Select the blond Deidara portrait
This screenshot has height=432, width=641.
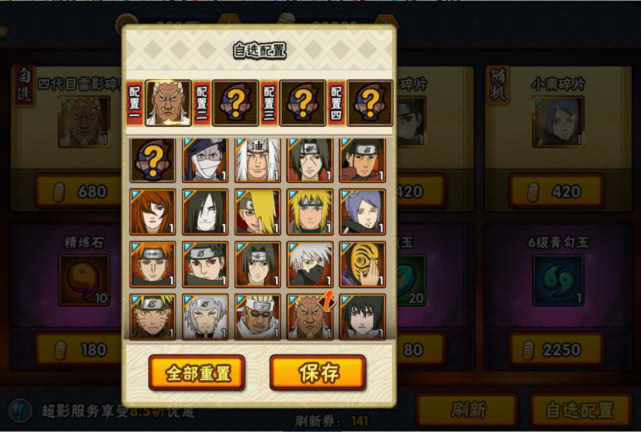click(x=257, y=211)
